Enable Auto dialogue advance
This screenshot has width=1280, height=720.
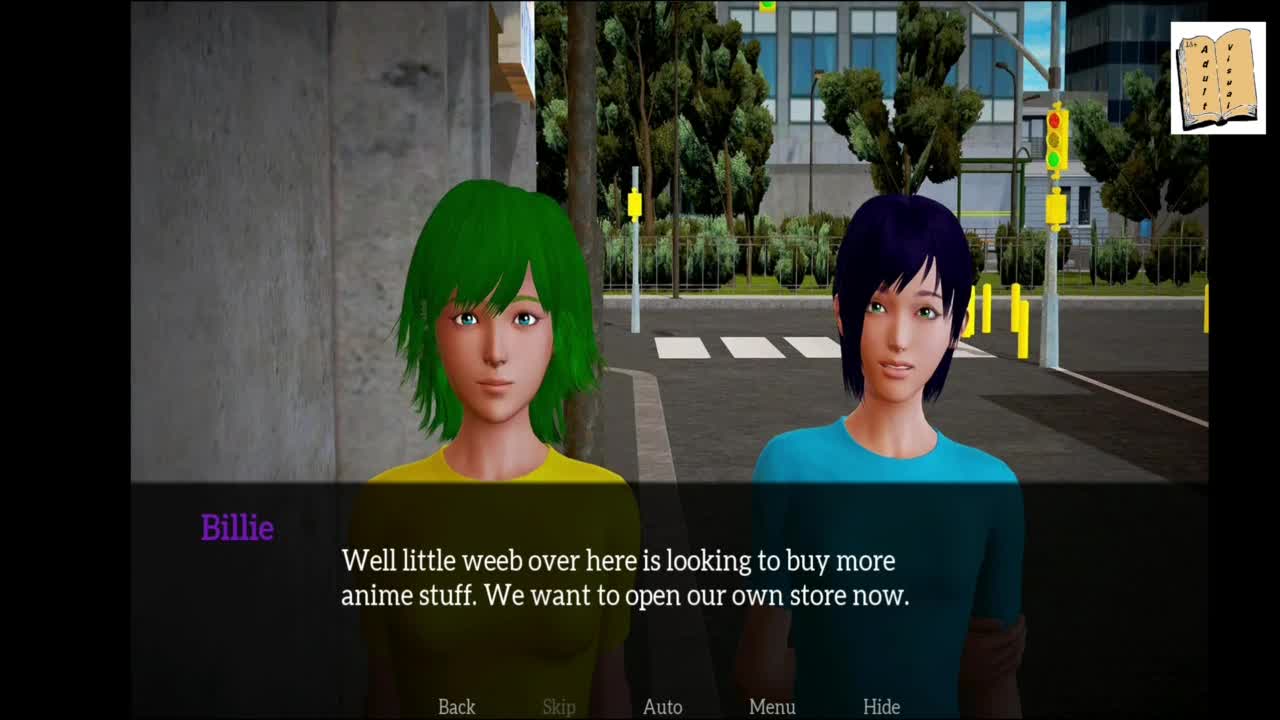pyautogui.click(x=662, y=707)
